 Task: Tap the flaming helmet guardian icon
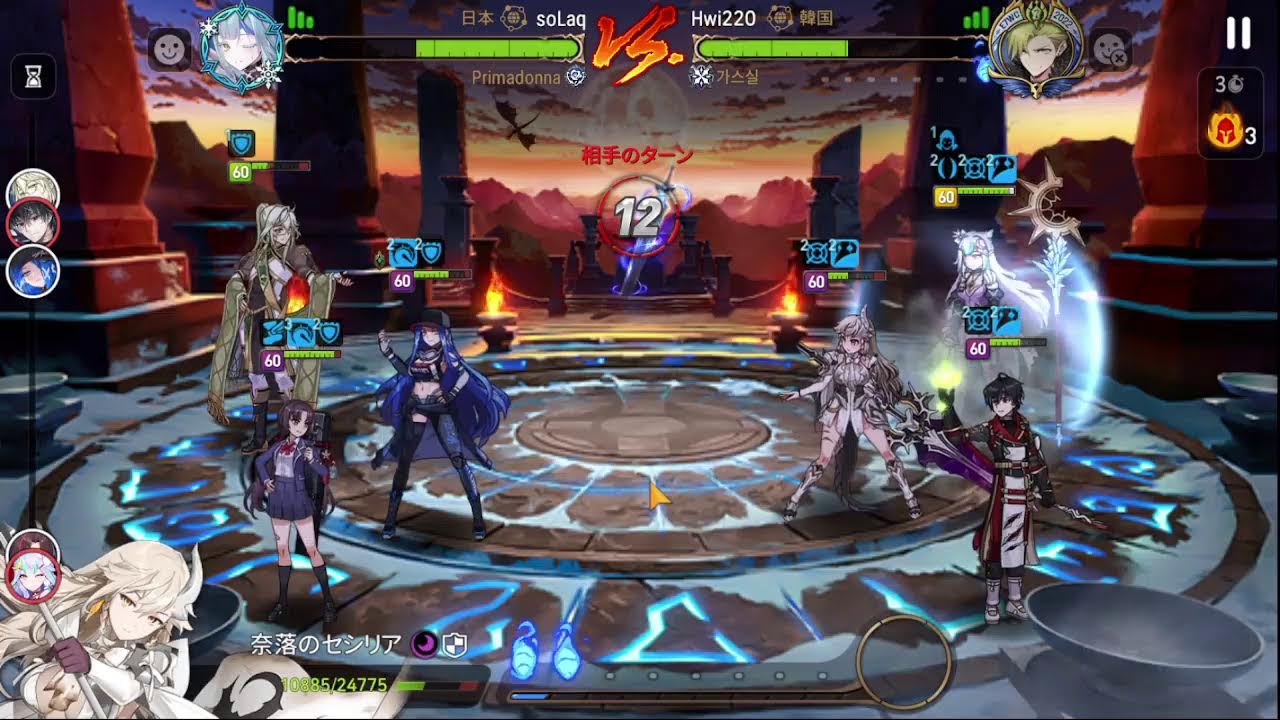pyautogui.click(x=1223, y=133)
